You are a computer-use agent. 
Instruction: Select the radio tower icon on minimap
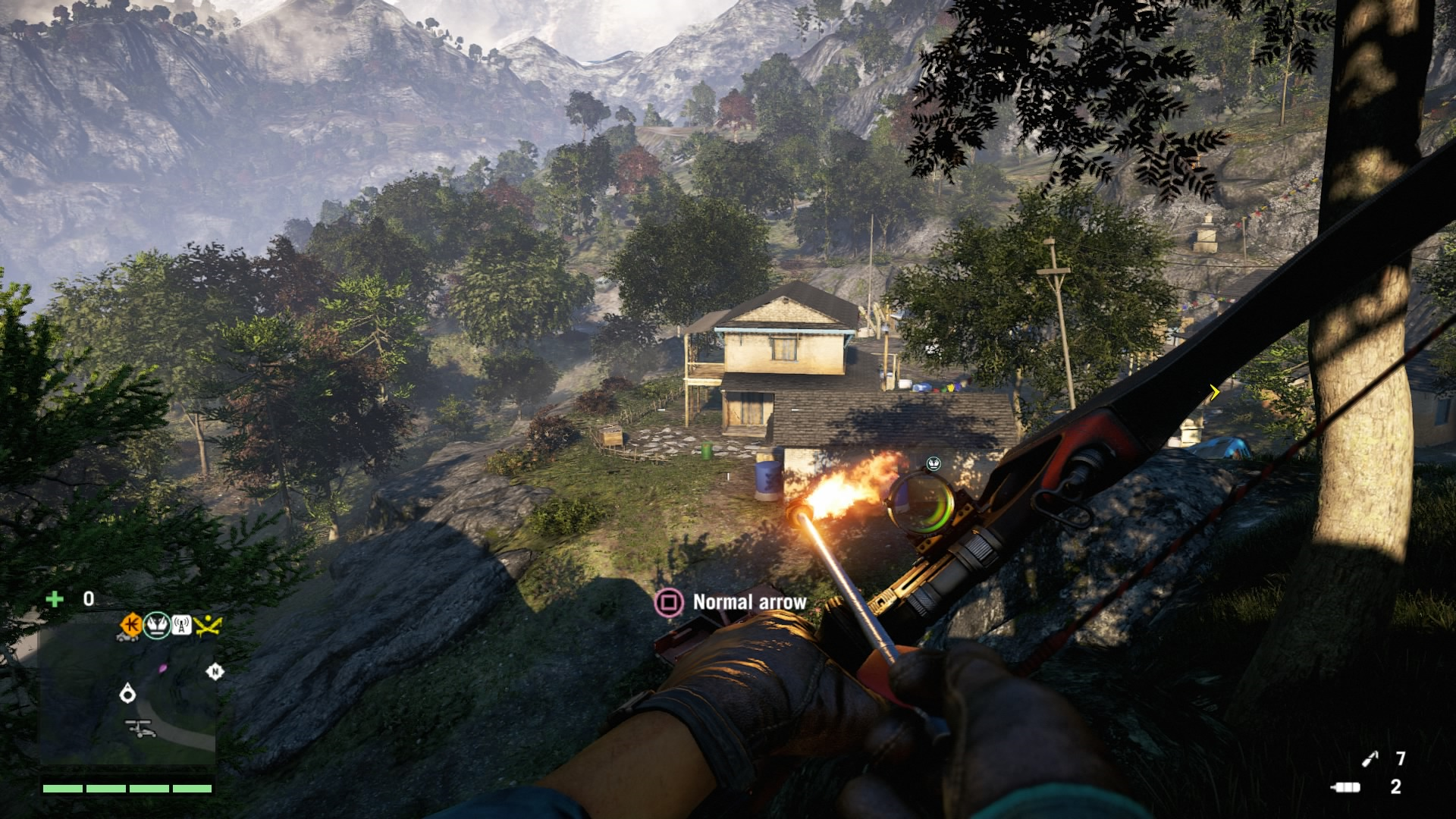click(x=180, y=625)
